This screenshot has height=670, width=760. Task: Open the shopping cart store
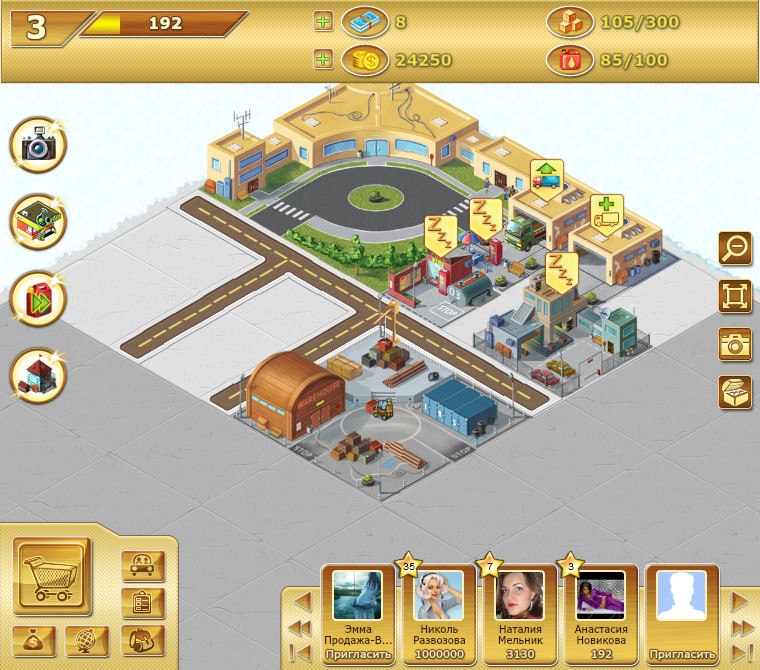[52, 576]
